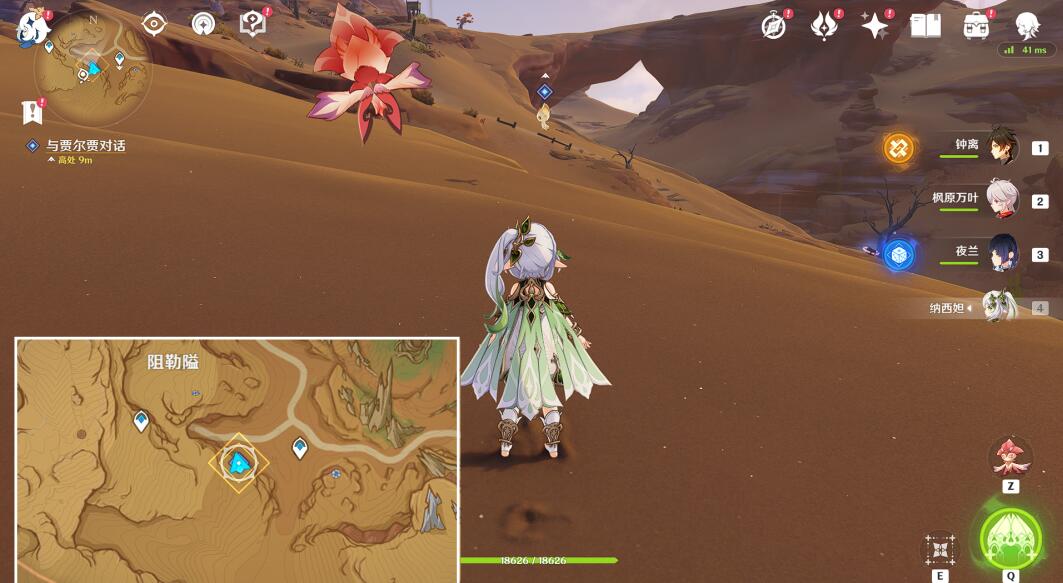Select the active character 纳西妲

(999, 307)
